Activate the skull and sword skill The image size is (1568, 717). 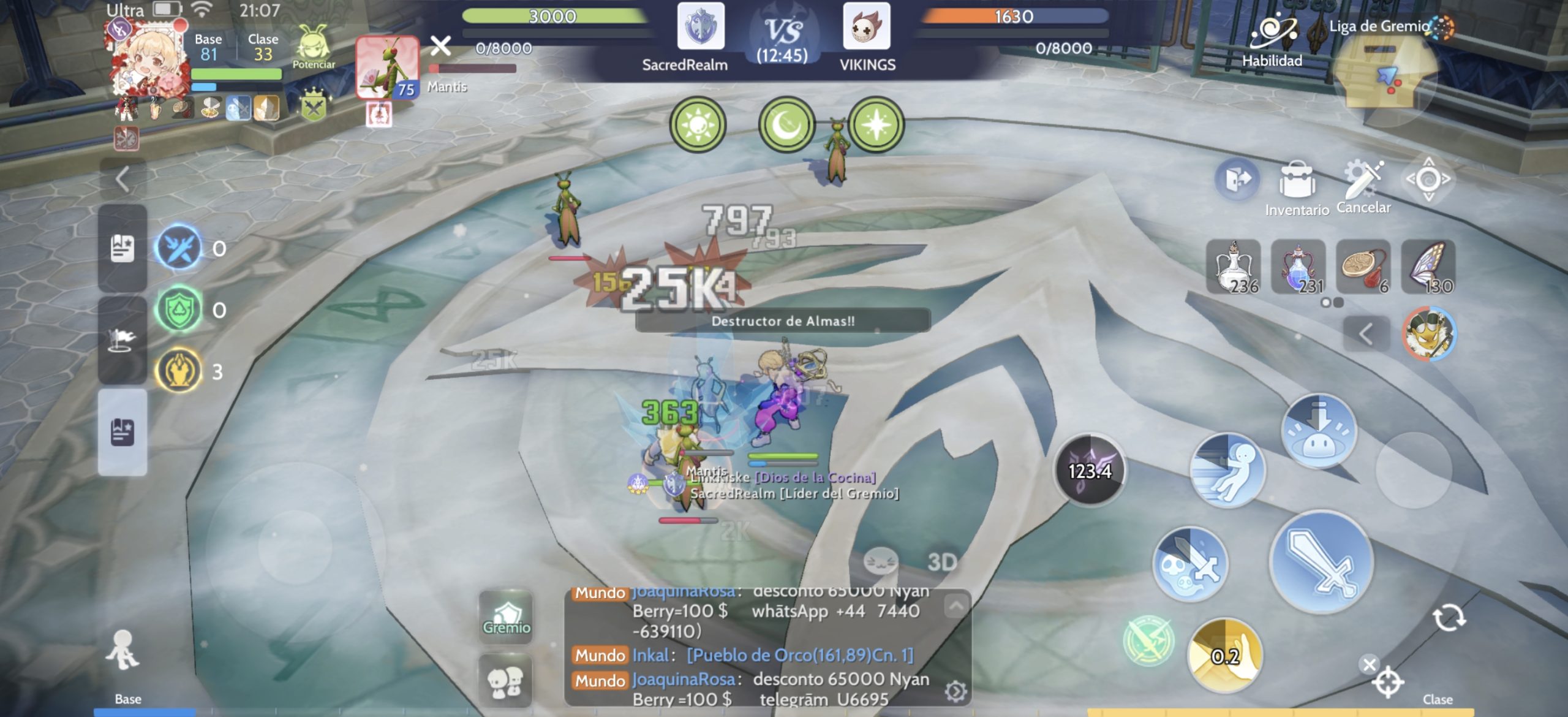(1189, 564)
